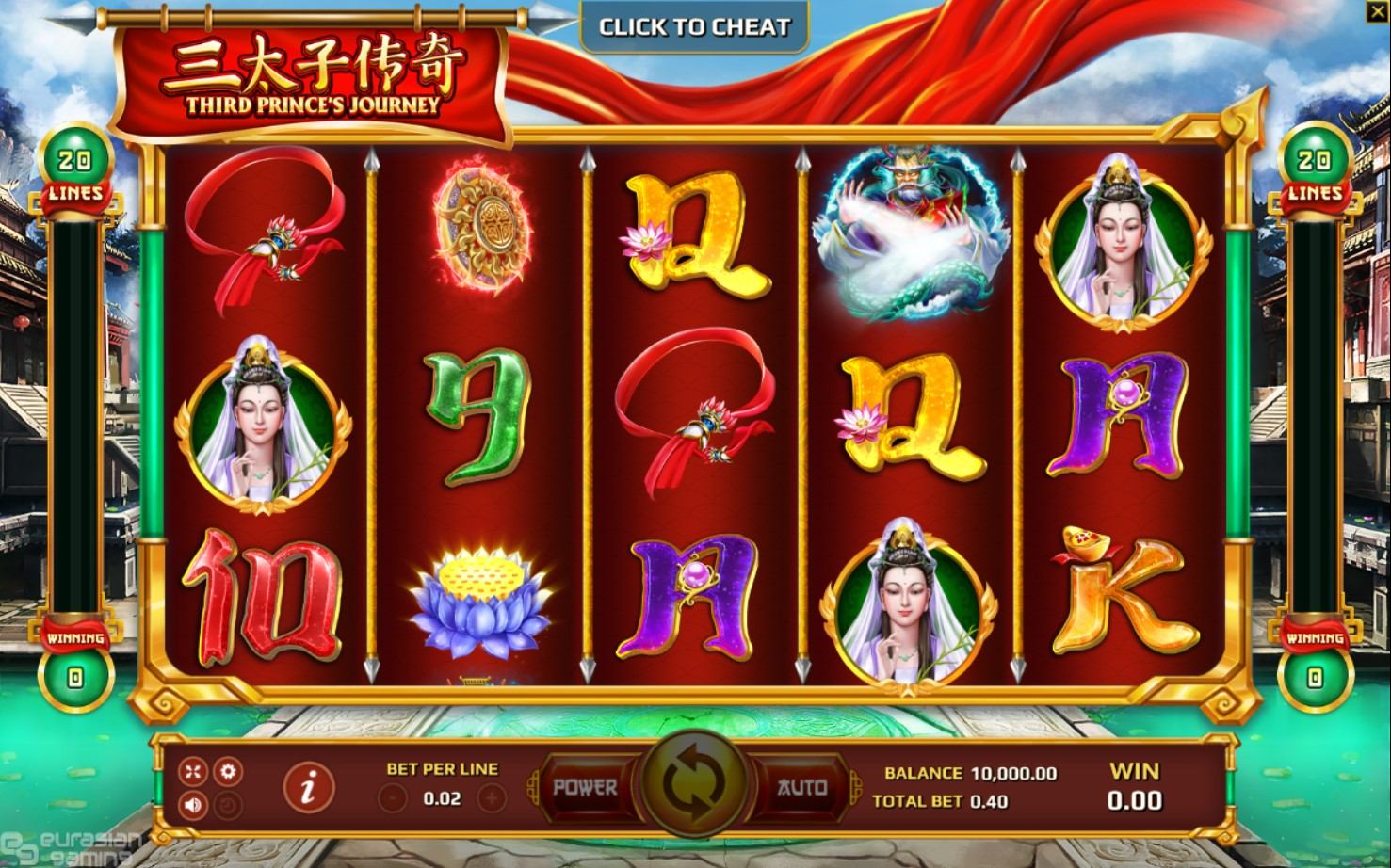This screenshot has height=868, width=1391.
Task: Increase bet per line with plus
Action: pos(491,799)
